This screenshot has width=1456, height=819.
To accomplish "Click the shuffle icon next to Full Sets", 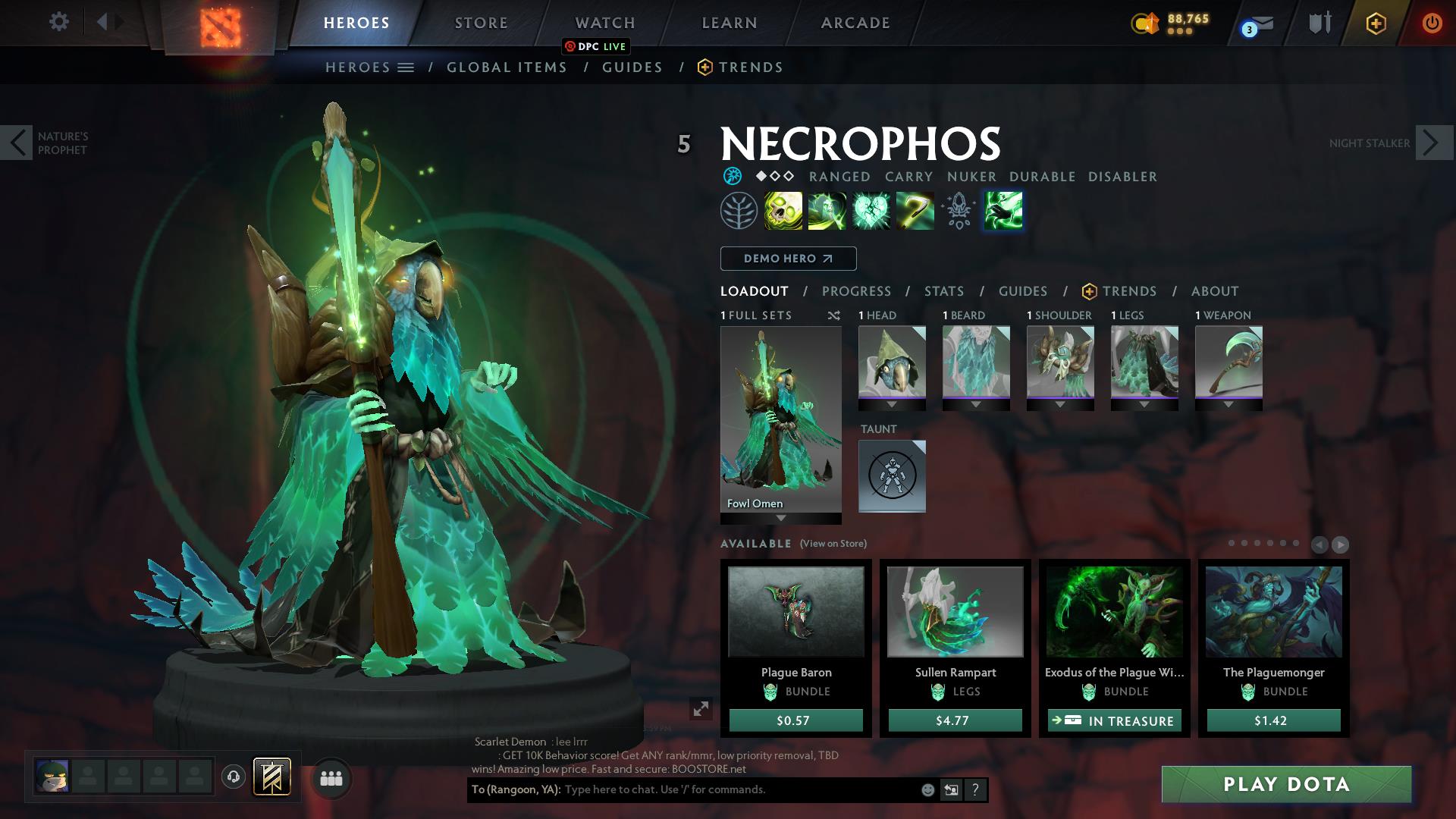I will pos(834,315).
